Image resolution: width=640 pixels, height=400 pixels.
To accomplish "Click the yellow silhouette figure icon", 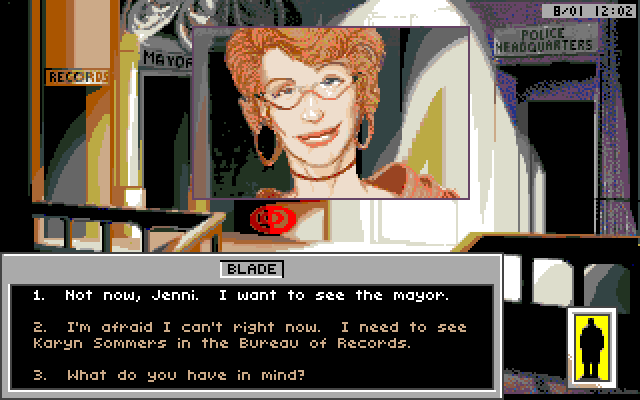I will point(590,346).
